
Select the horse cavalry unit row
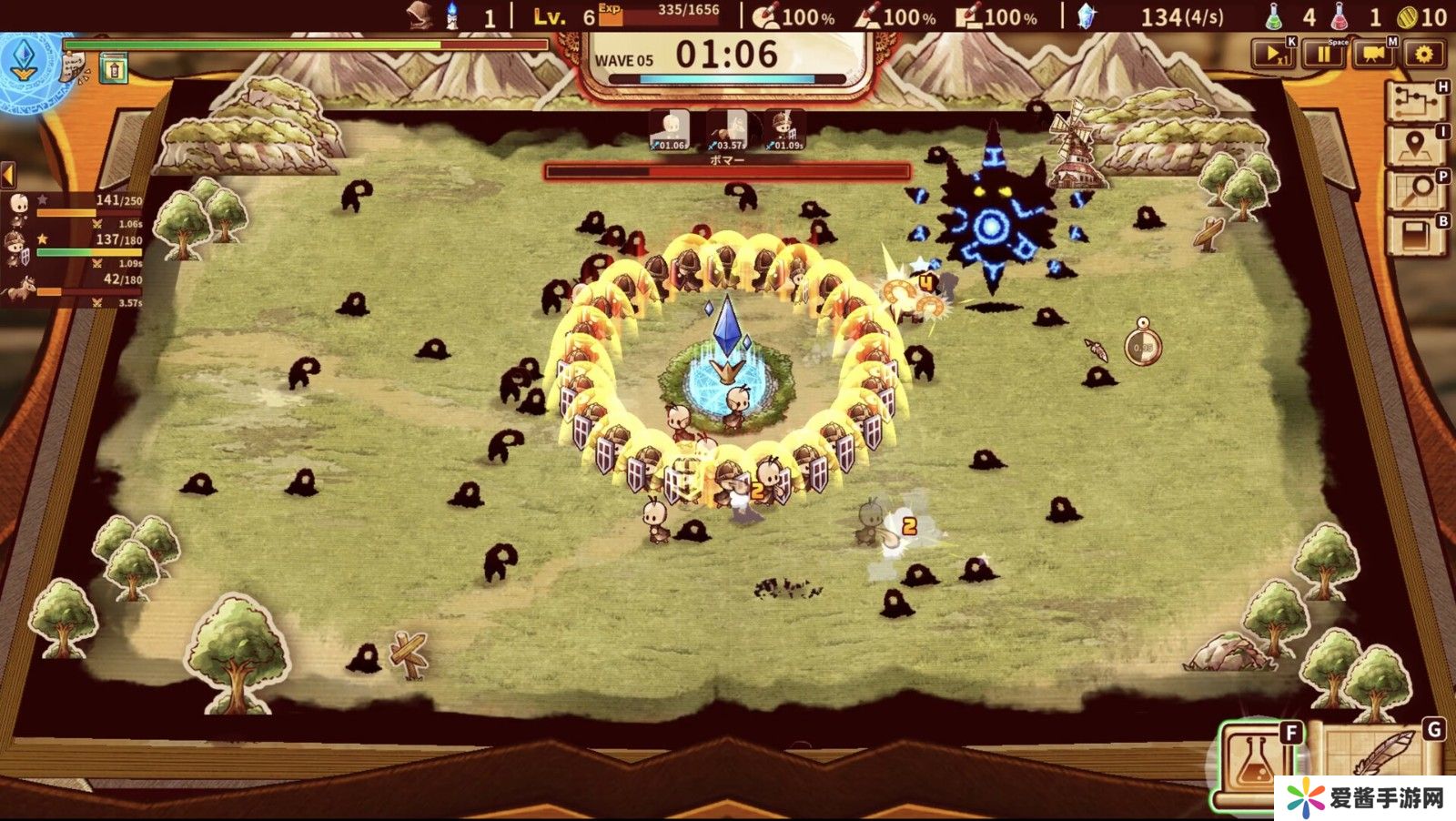73,288
